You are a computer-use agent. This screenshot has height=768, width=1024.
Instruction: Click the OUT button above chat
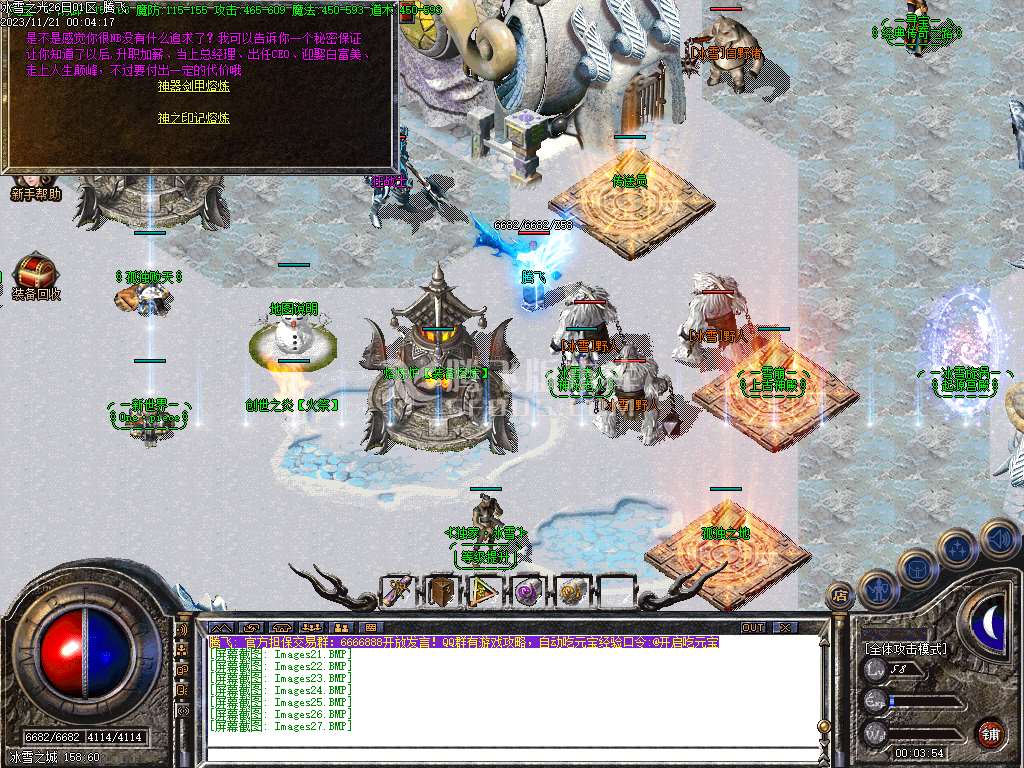(753, 628)
